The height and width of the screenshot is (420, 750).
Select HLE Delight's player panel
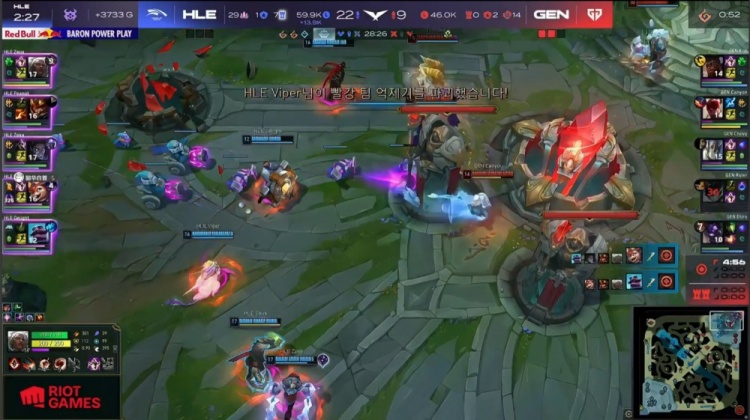coord(28,232)
